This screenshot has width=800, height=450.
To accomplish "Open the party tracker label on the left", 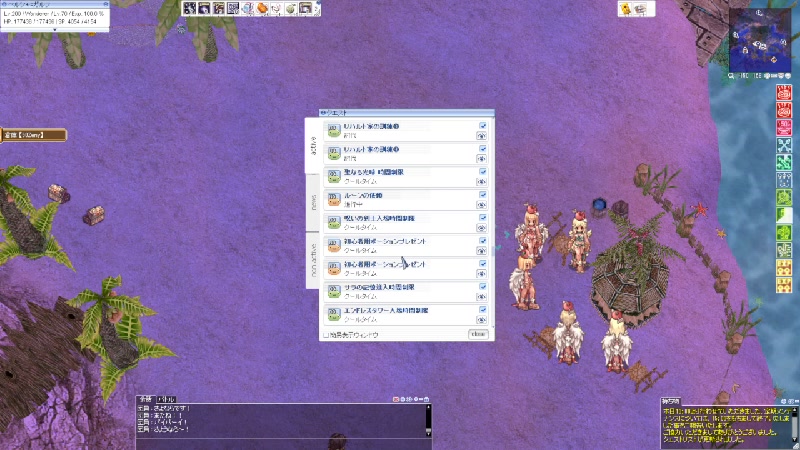I will [x=32, y=135].
